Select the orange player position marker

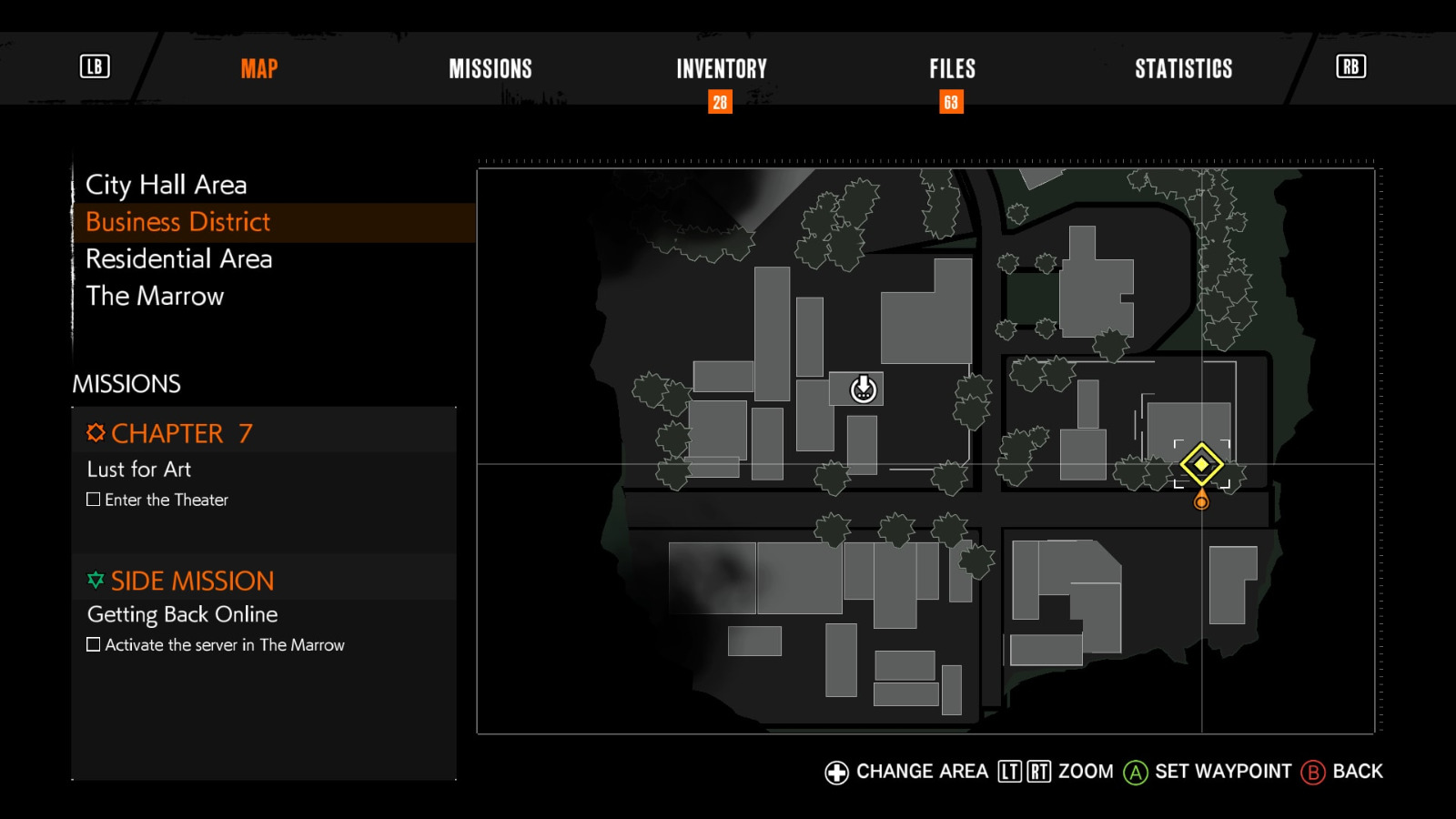1203,500
